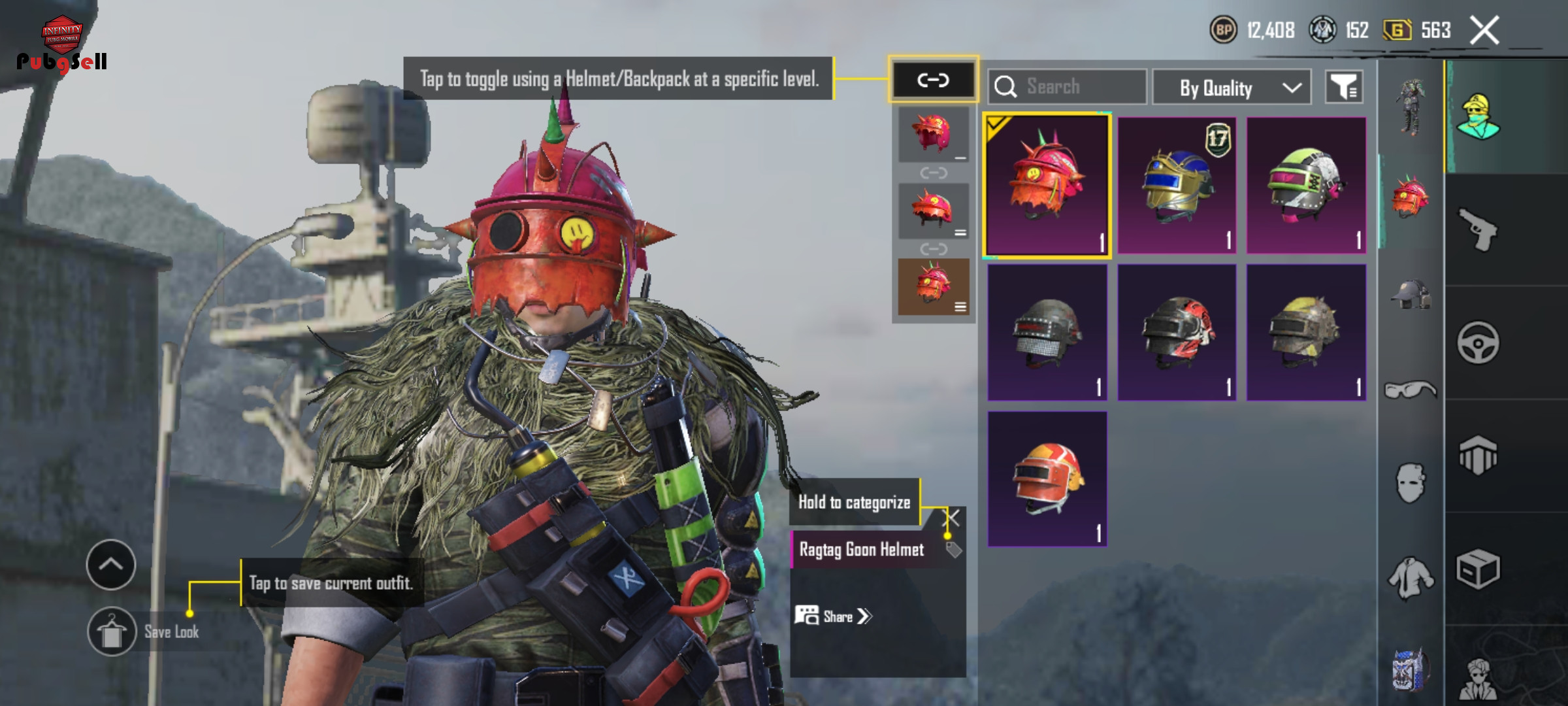Expand the up-arrow circle button
1568x706 pixels.
click(111, 564)
